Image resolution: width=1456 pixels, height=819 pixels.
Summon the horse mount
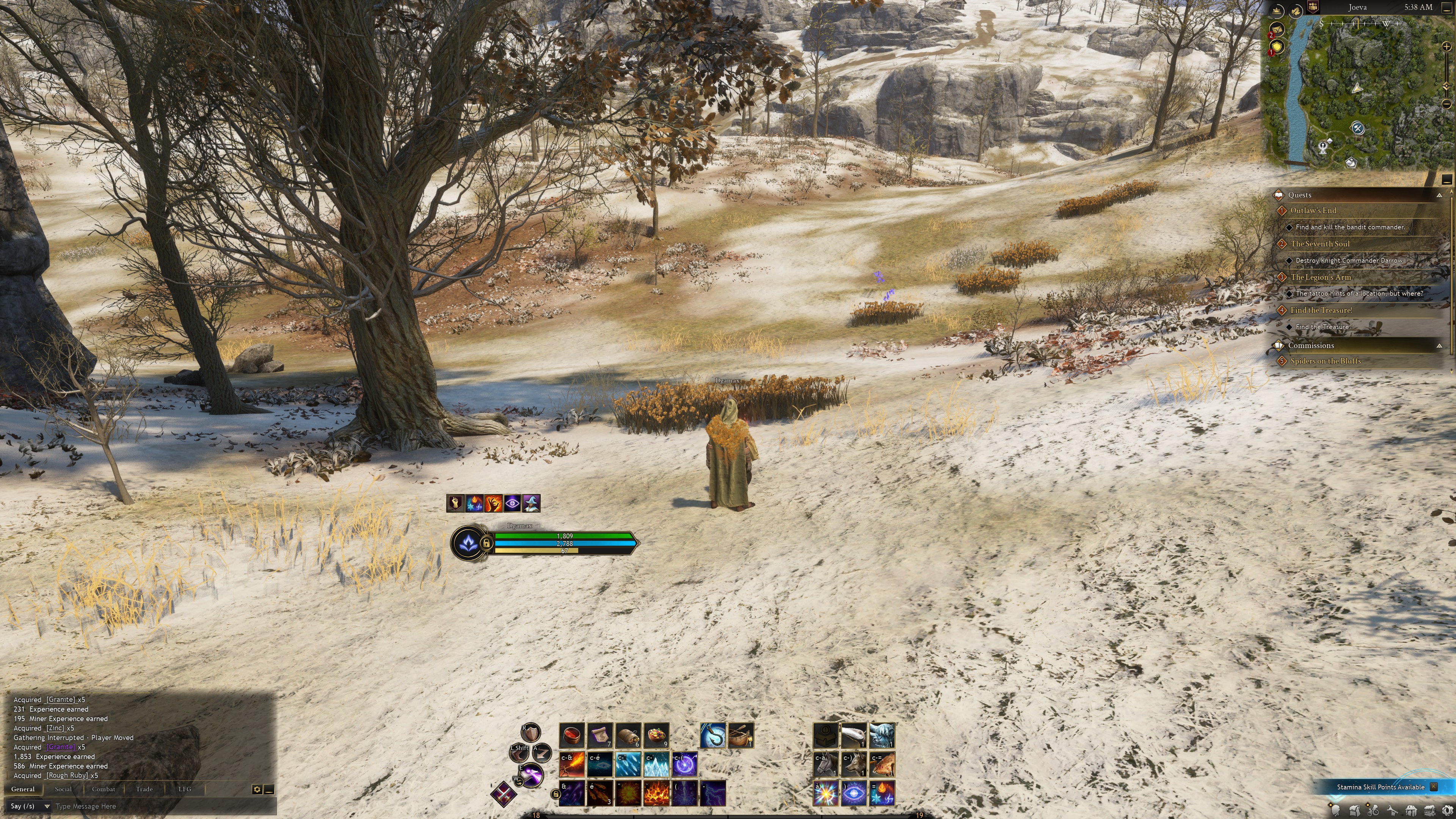(x=826, y=764)
